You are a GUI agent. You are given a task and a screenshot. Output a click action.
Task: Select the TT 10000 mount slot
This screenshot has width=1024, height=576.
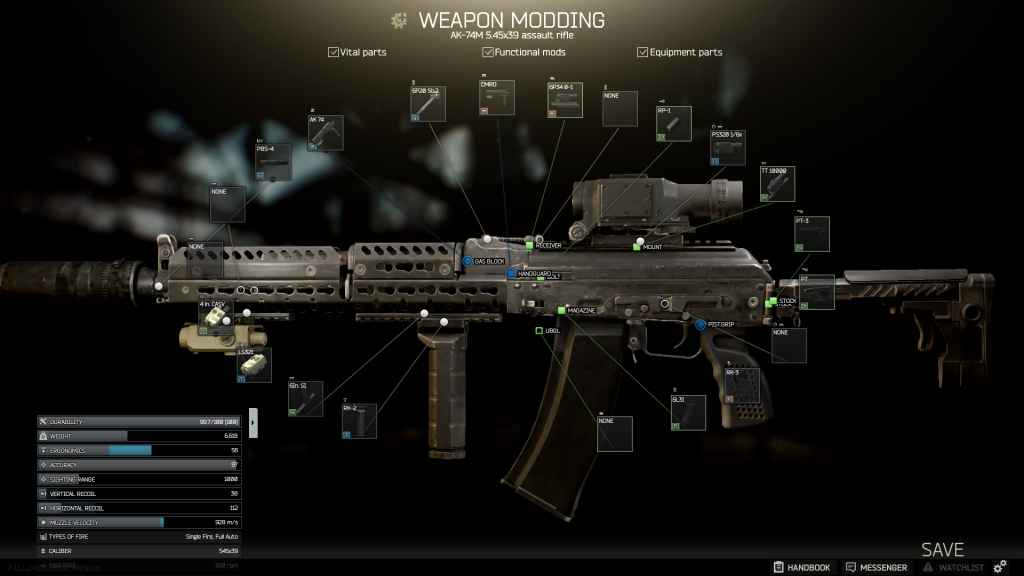pyautogui.click(x=777, y=184)
